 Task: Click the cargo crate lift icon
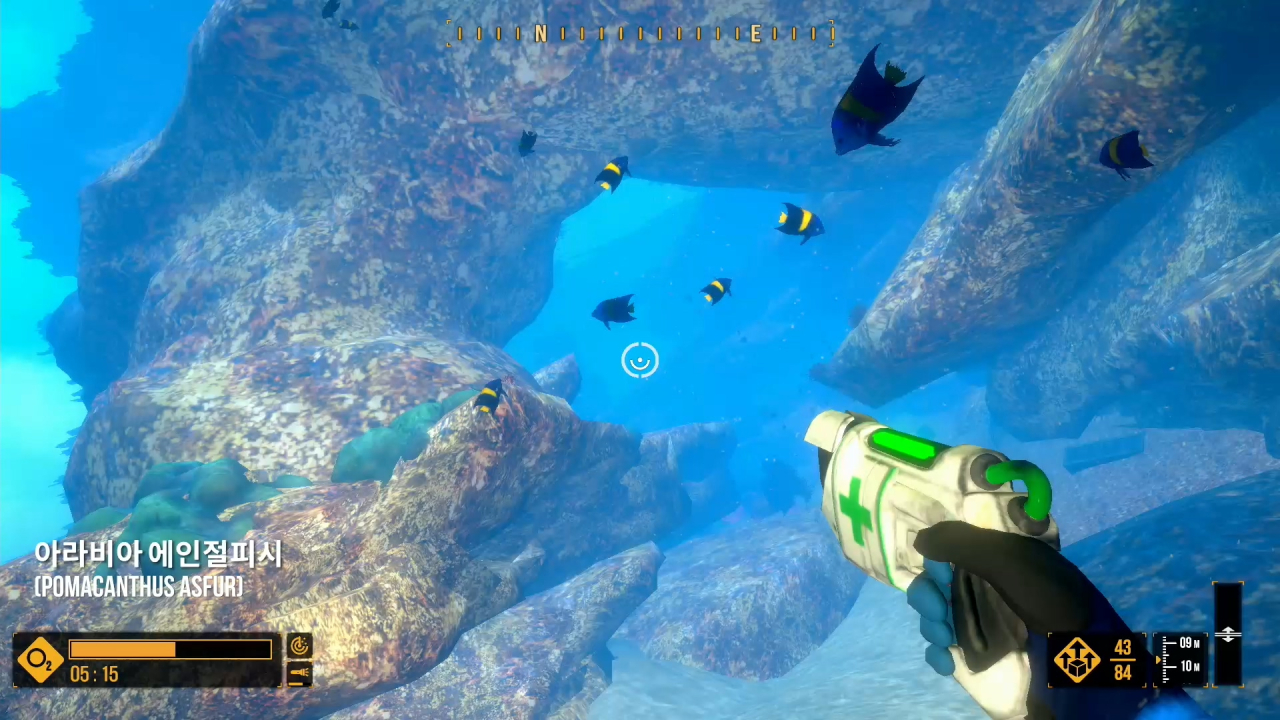click(1077, 660)
